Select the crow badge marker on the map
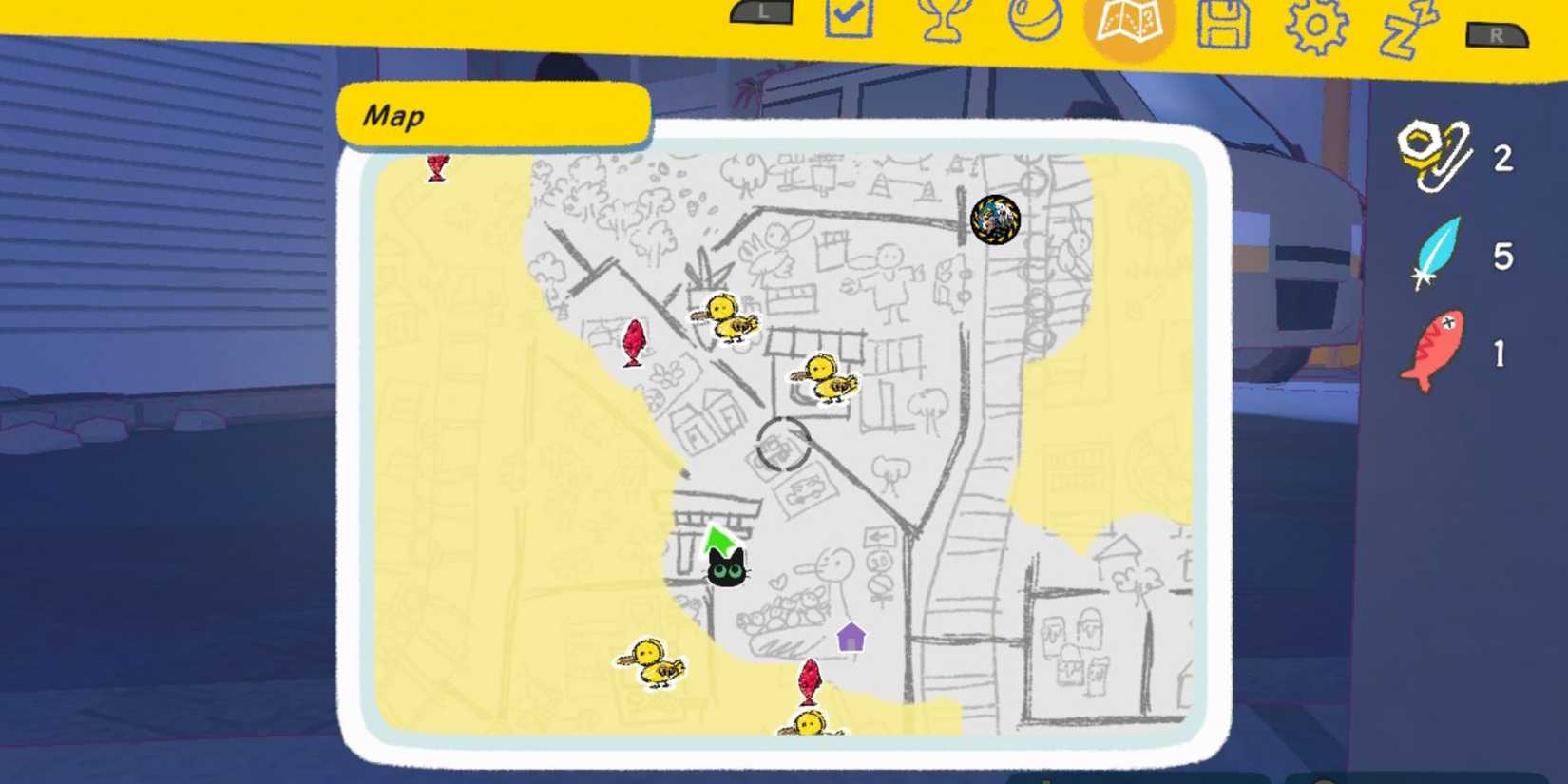The height and width of the screenshot is (784, 1568). pyautogui.click(x=994, y=217)
